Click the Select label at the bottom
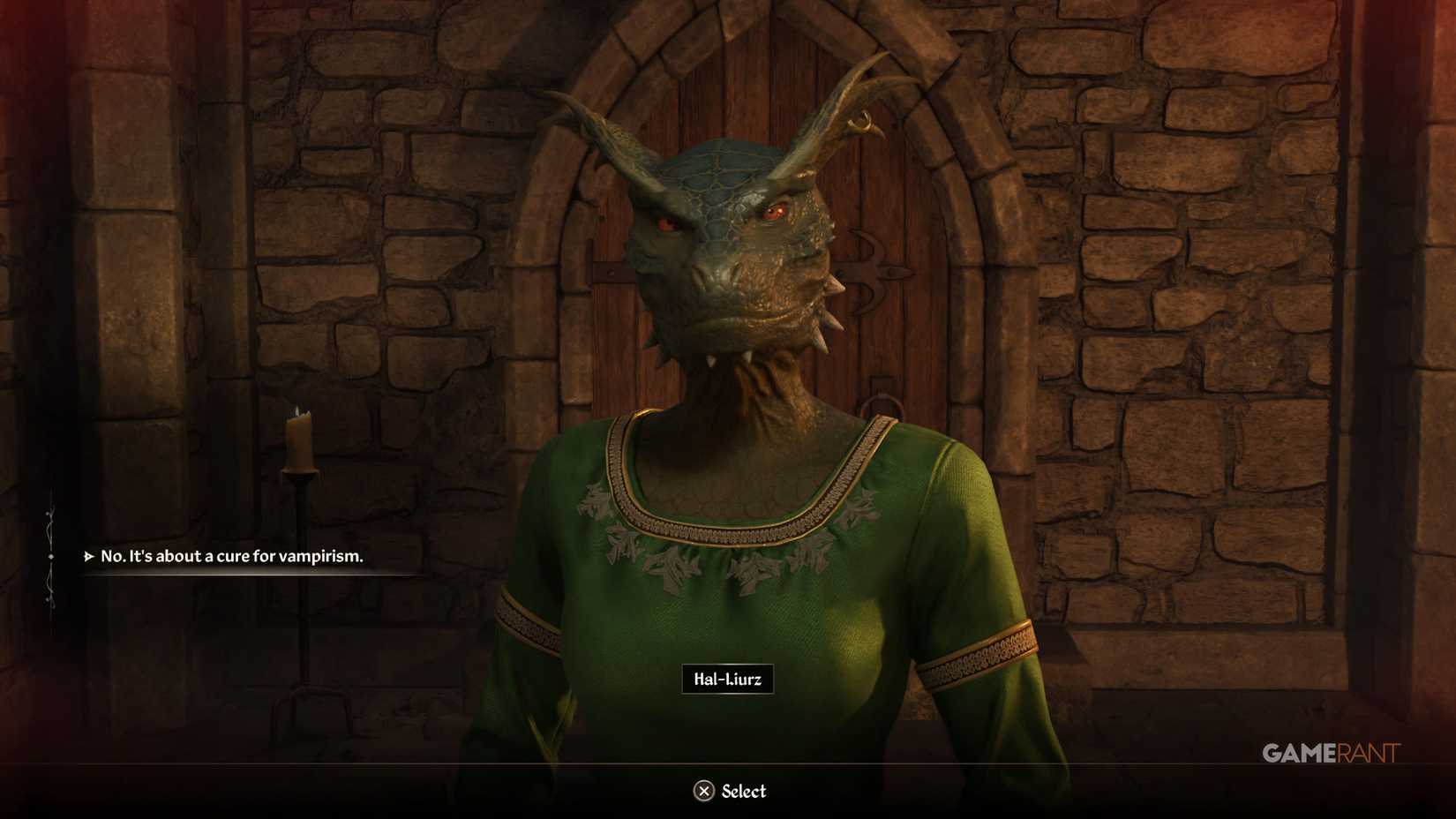Image resolution: width=1456 pixels, height=819 pixels. pyautogui.click(x=742, y=791)
